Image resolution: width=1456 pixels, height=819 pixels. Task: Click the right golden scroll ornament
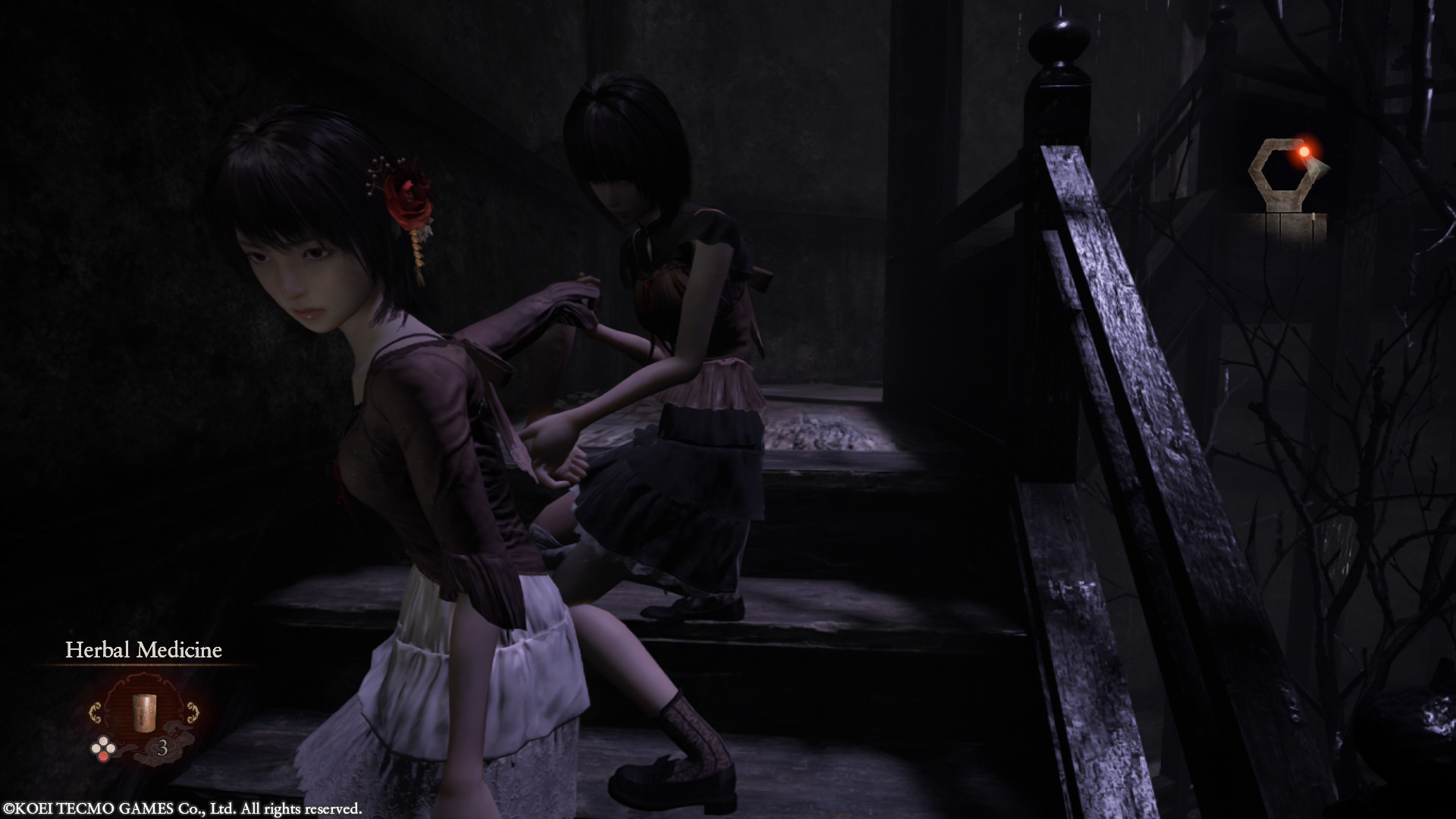tap(193, 711)
